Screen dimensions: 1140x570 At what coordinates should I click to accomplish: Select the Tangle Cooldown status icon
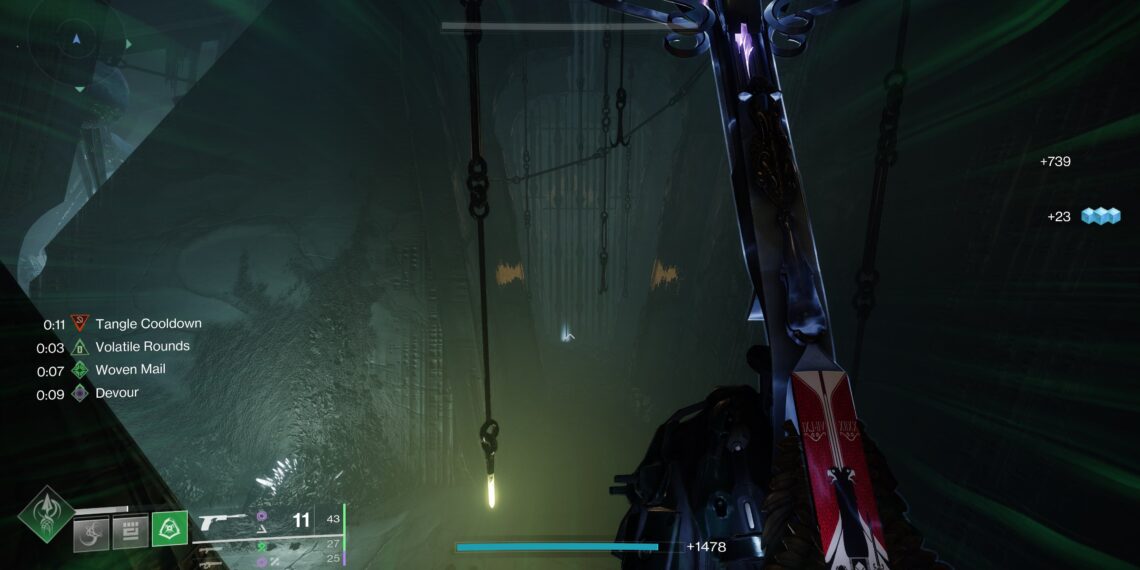pos(79,324)
